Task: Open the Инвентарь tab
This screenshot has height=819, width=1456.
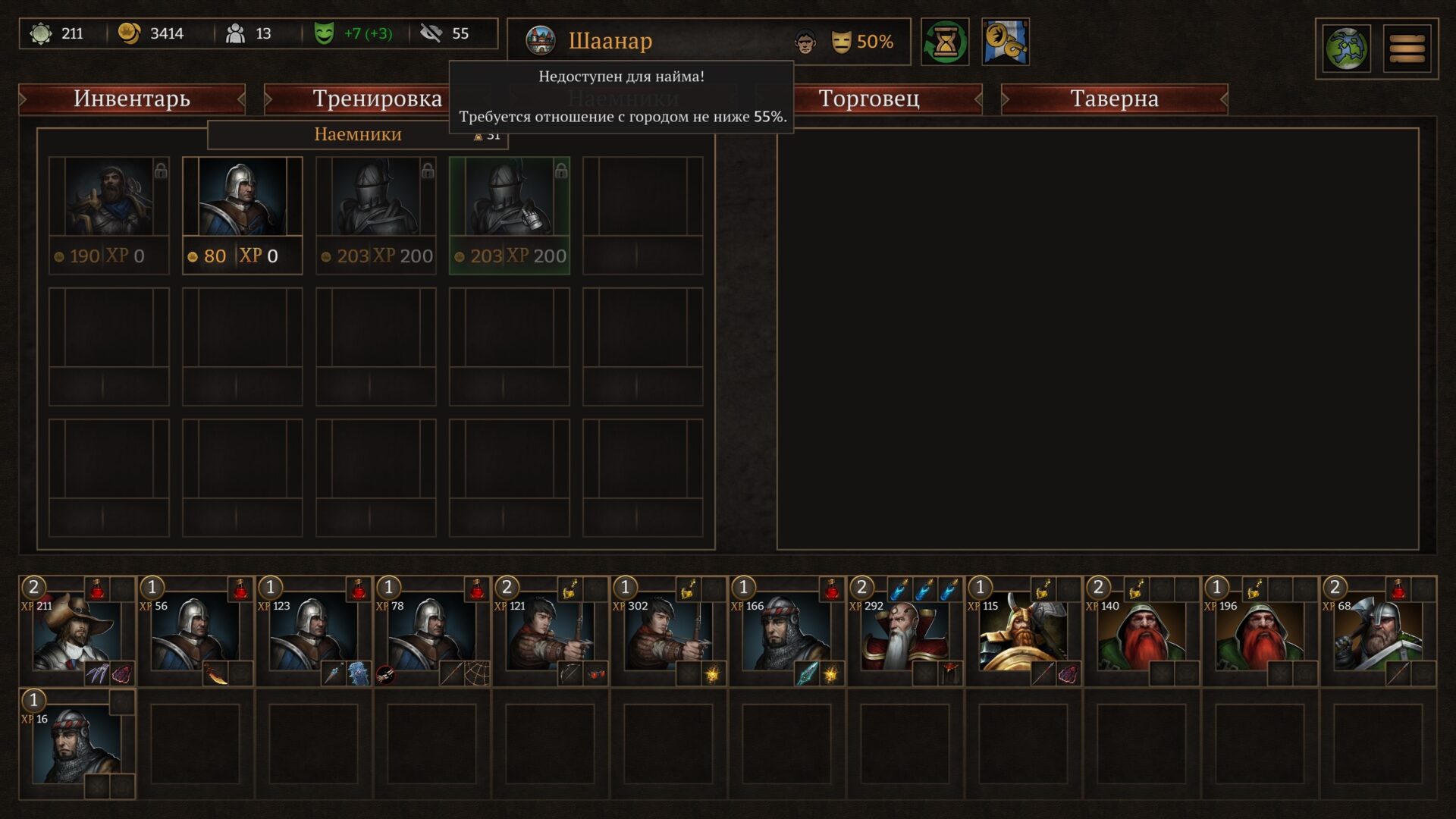Action: 132,99
